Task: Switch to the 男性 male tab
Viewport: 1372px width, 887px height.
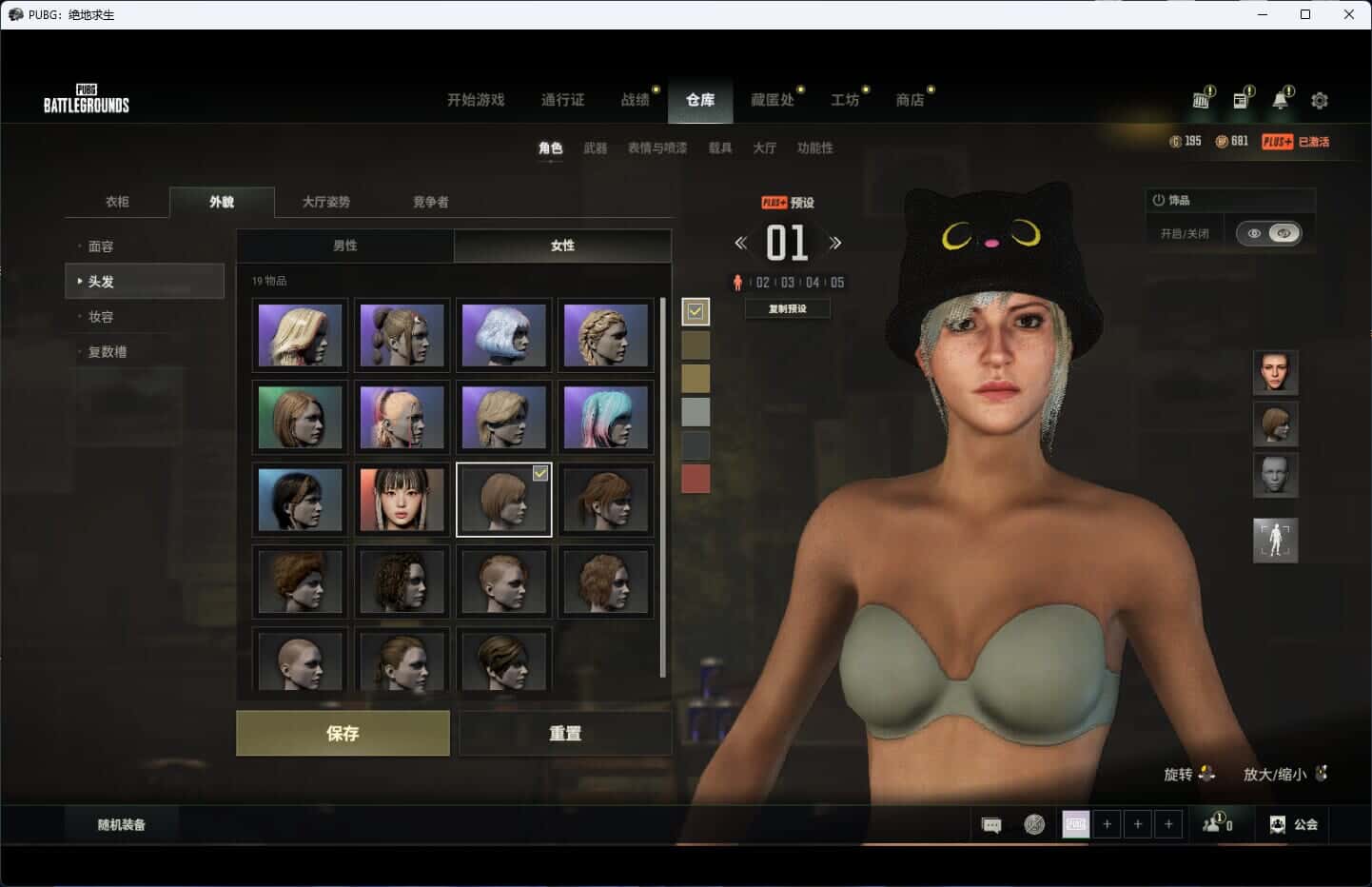Action: (x=345, y=246)
